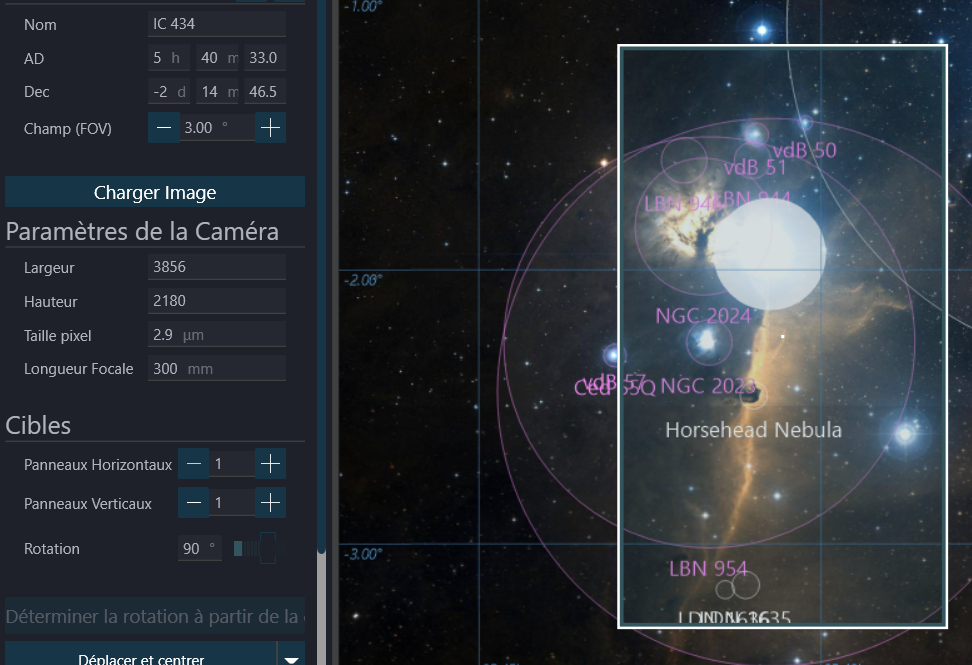This screenshot has height=665, width=972.
Task: Decrease Panneaux Horizontaux count
Action: point(194,464)
